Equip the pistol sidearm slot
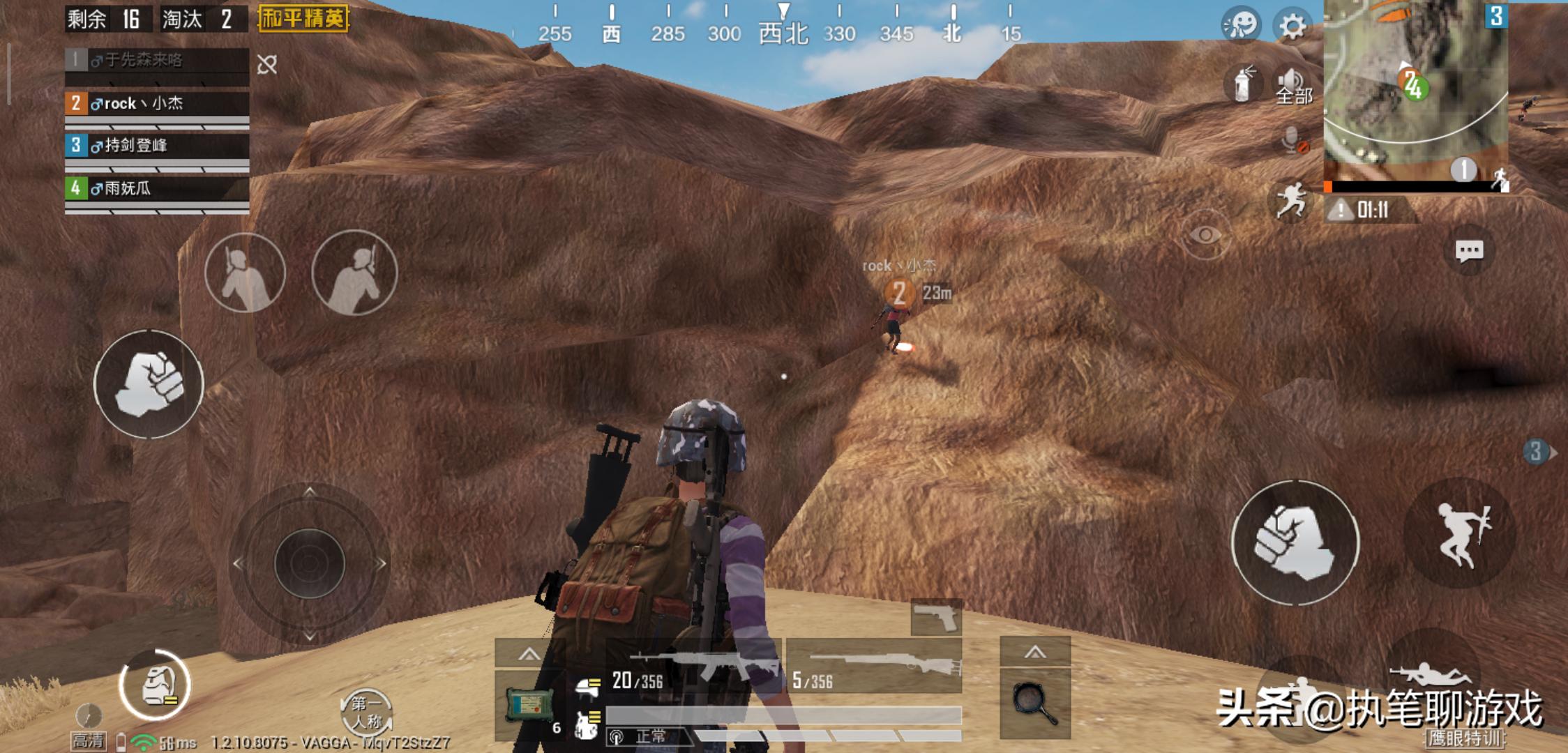The image size is (1568, 753). pyautogui.click(x=936, y=617)
